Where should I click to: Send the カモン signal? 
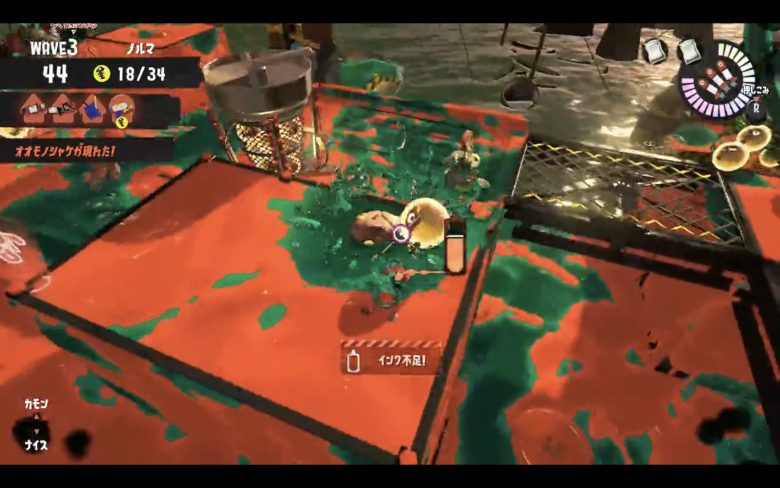(36, 402)
